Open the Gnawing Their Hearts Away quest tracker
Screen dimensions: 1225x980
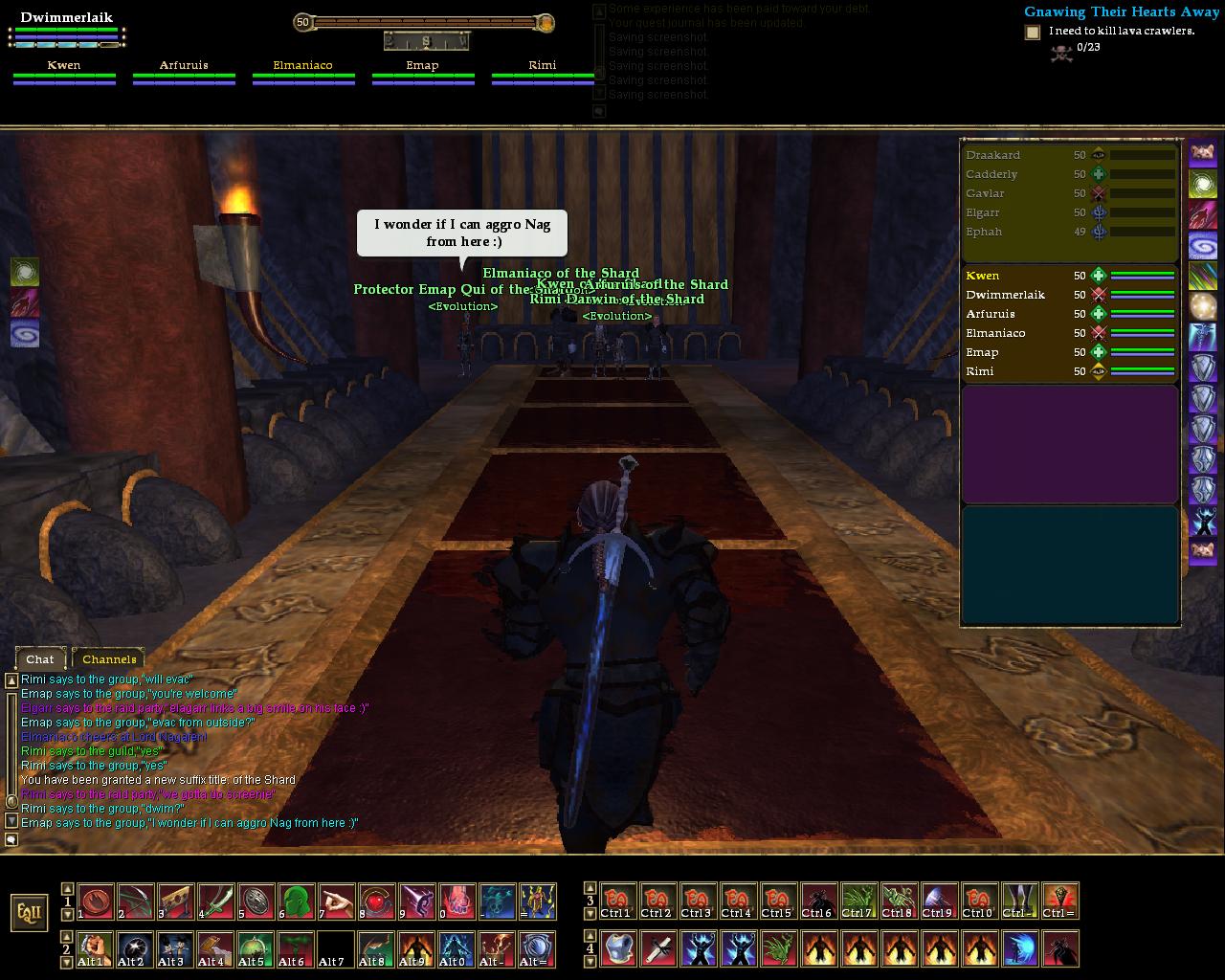point(1121,12)
